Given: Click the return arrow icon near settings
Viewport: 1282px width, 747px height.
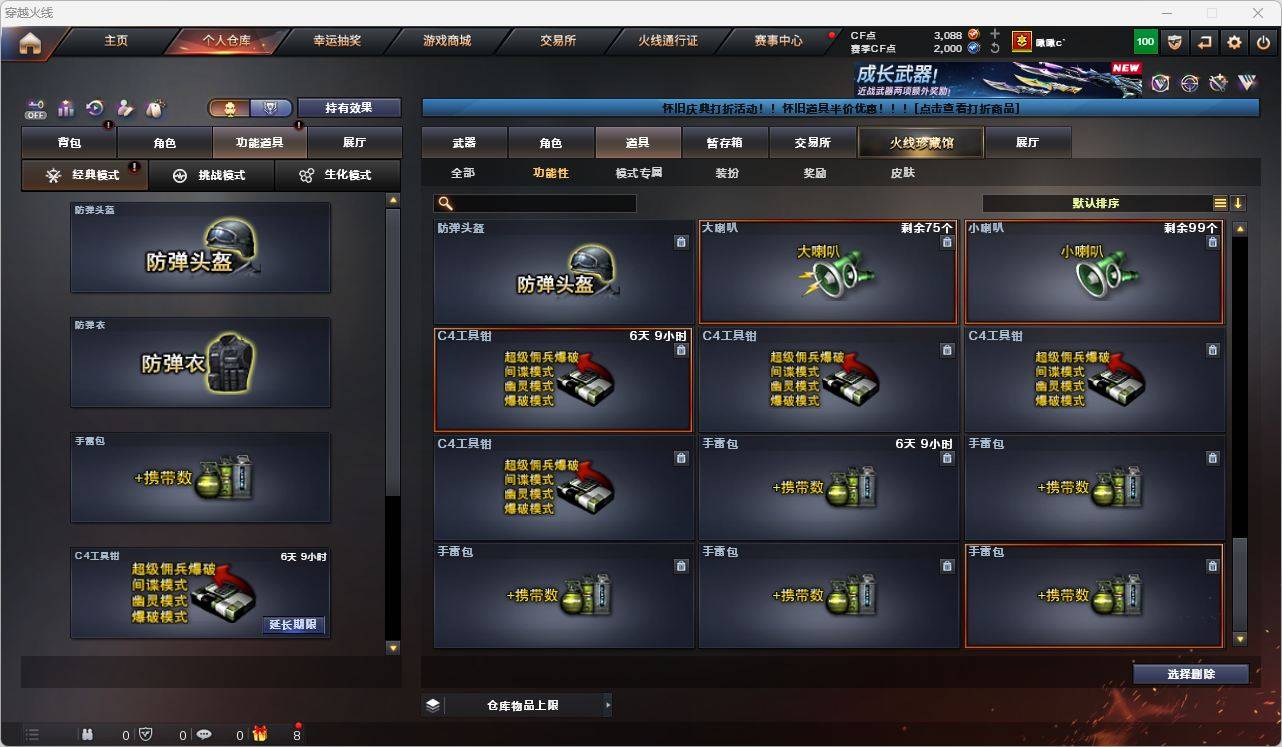Looking at the screenshot, I should pyautogui.click(x=1203, y=41).
